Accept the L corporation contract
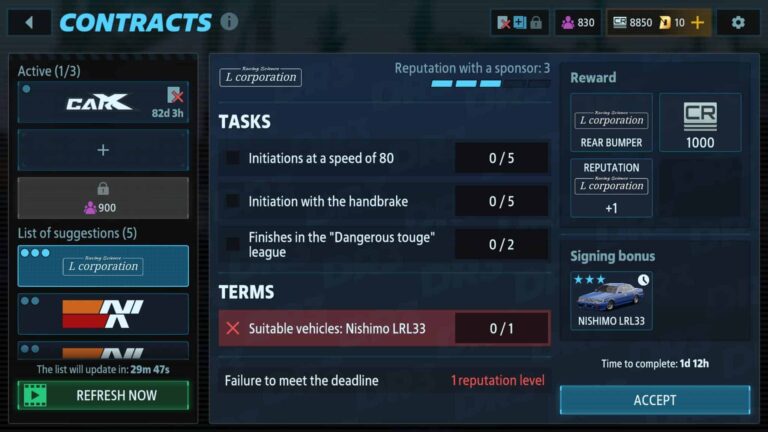 click(x=655, y=400)
